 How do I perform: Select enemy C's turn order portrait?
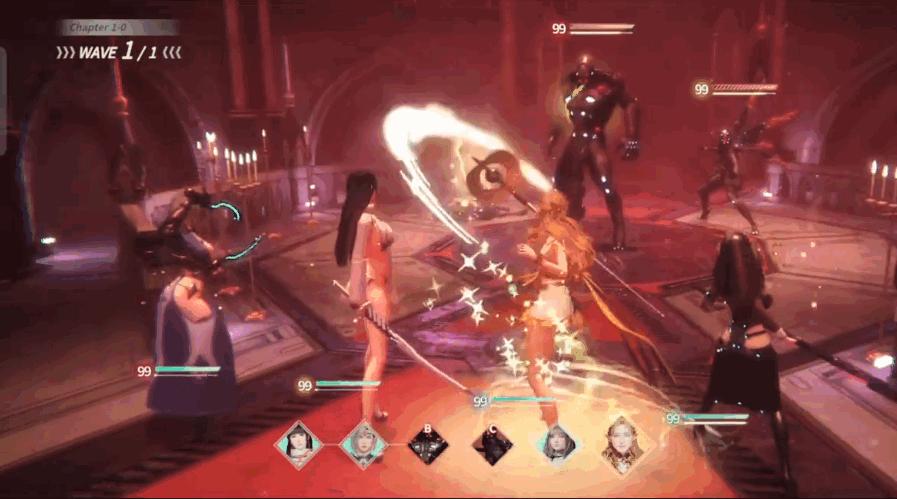click(x=492, y=446)
